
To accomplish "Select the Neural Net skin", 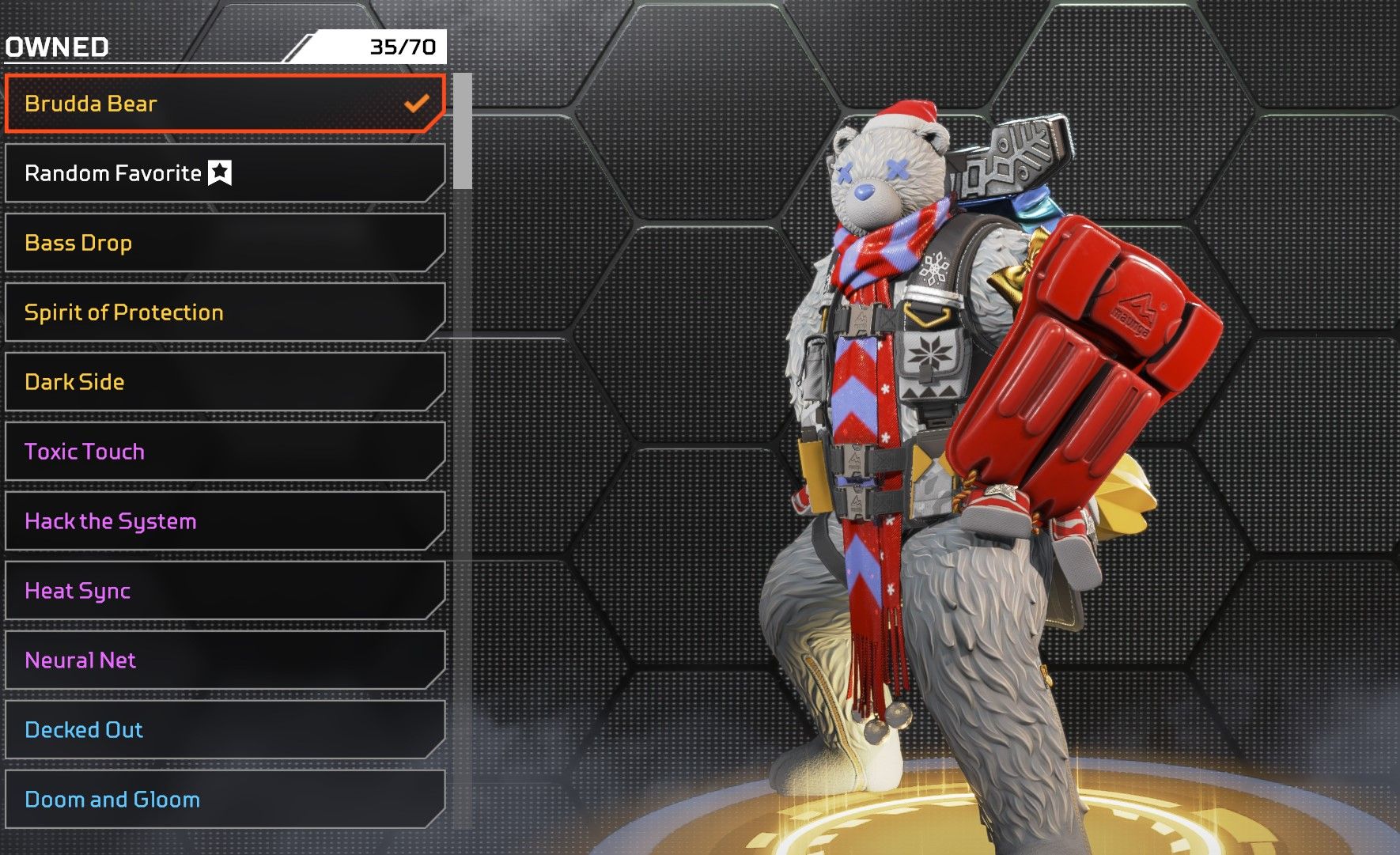I will (225, 660).
